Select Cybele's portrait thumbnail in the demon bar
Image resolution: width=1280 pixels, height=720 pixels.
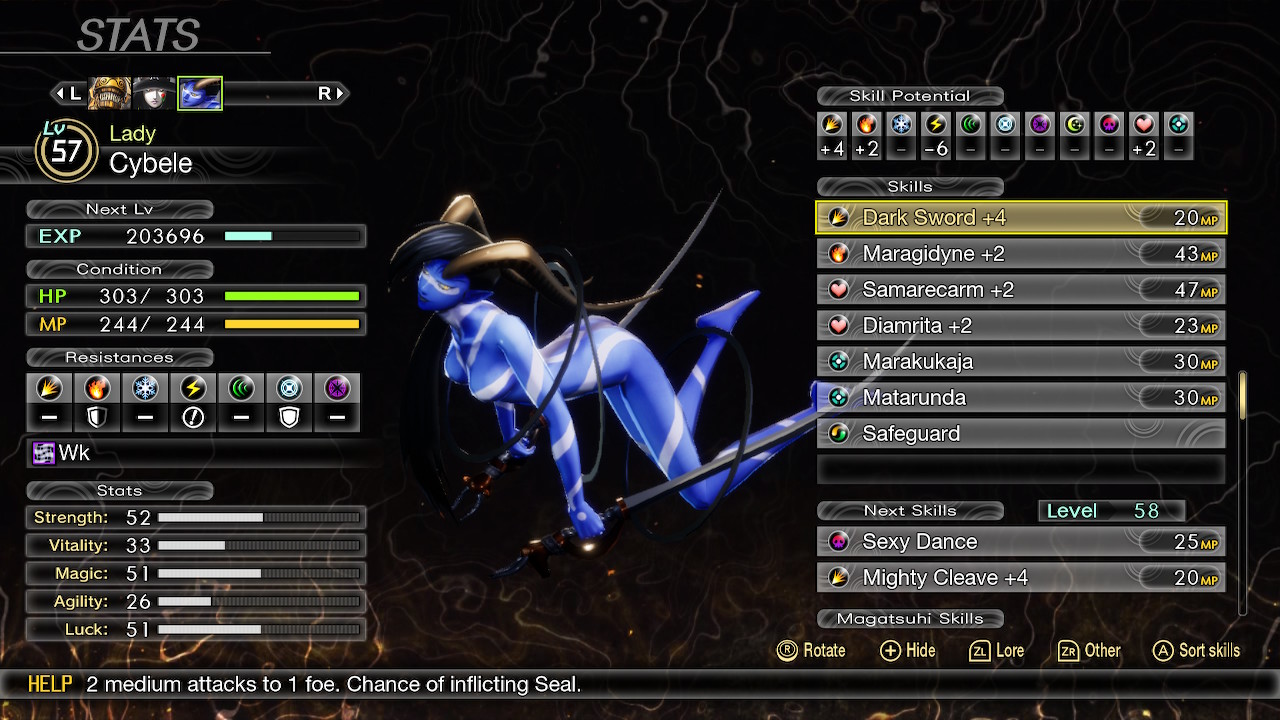tap(199, 92)
